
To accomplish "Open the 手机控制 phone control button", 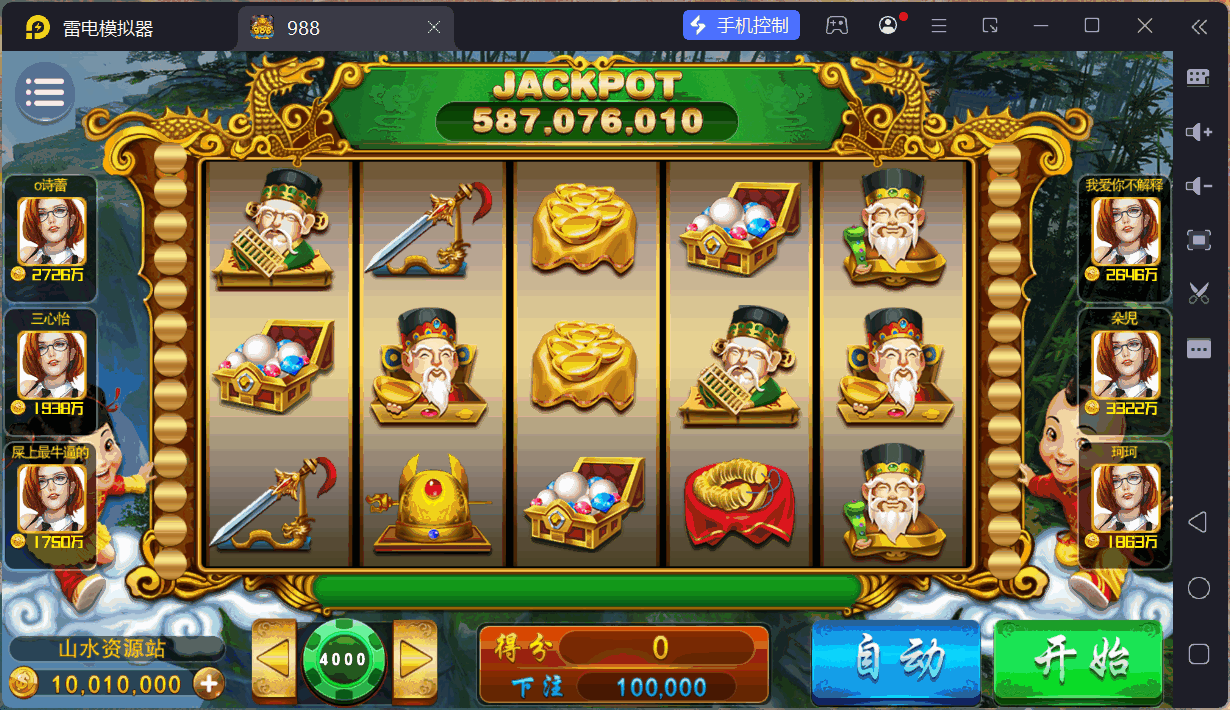I will click(x=741, y=26).
